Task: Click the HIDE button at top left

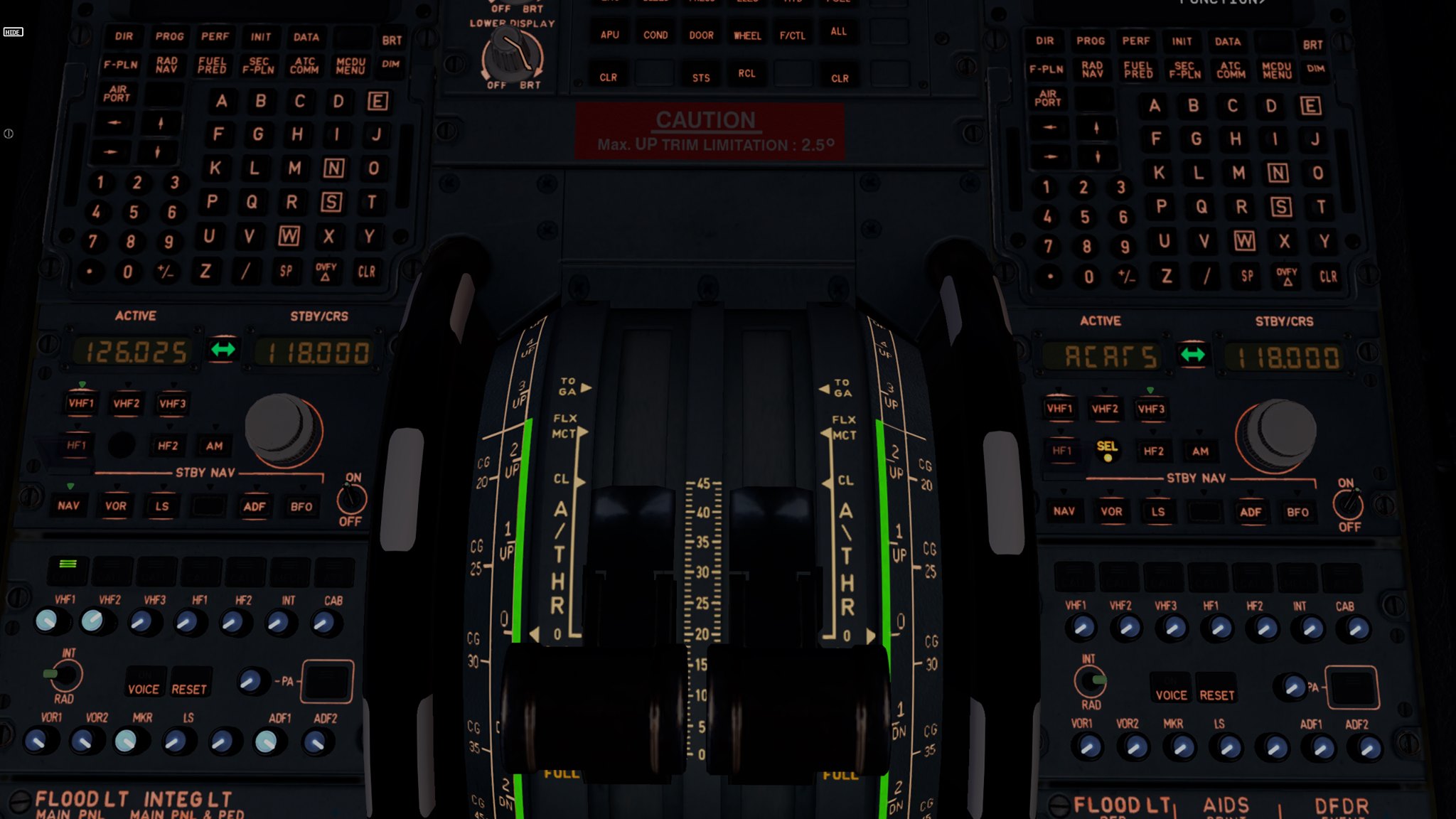Action: pyautogui.click(x=13, y=31)
